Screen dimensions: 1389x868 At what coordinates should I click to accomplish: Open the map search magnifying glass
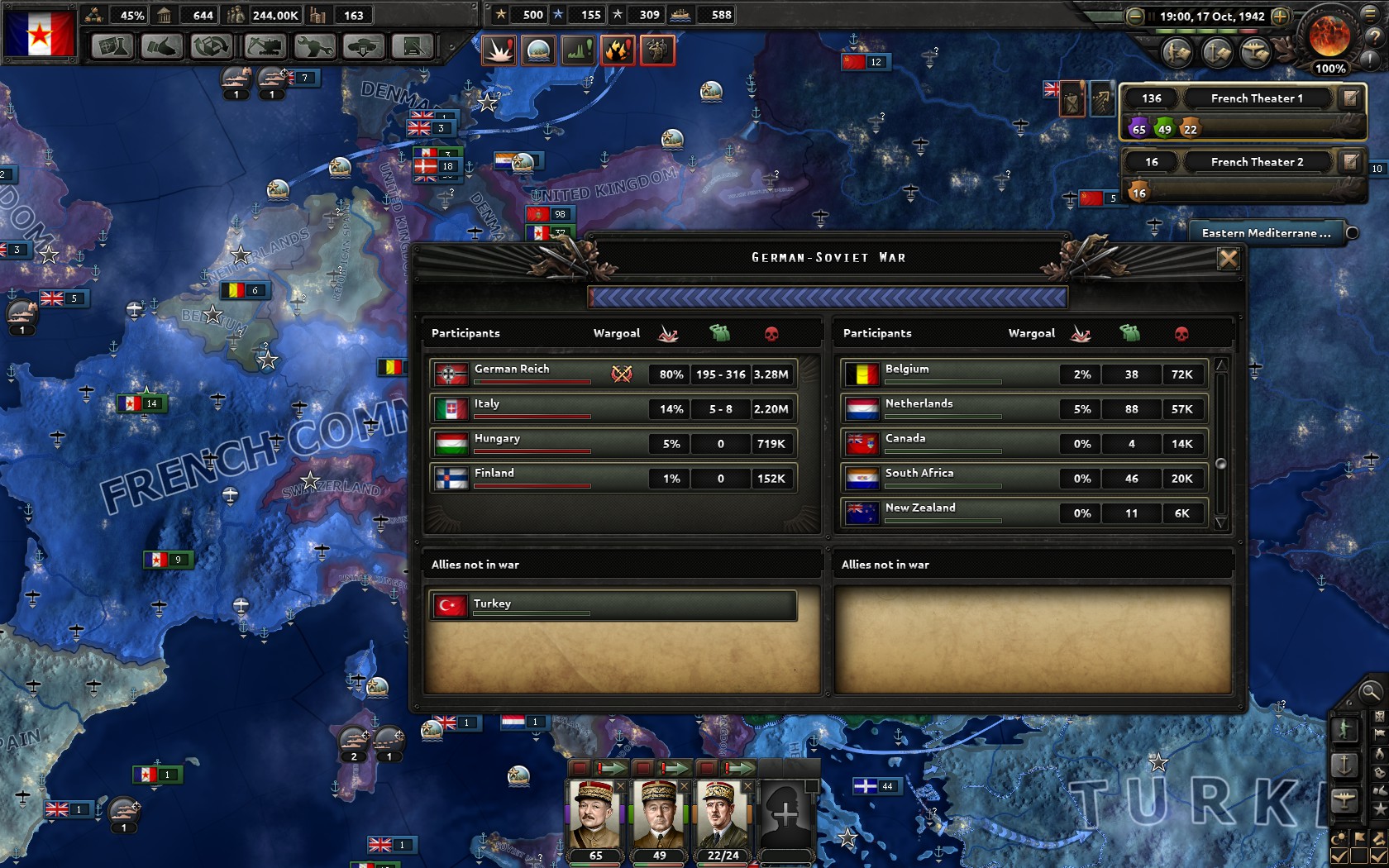click(1370, 692)
